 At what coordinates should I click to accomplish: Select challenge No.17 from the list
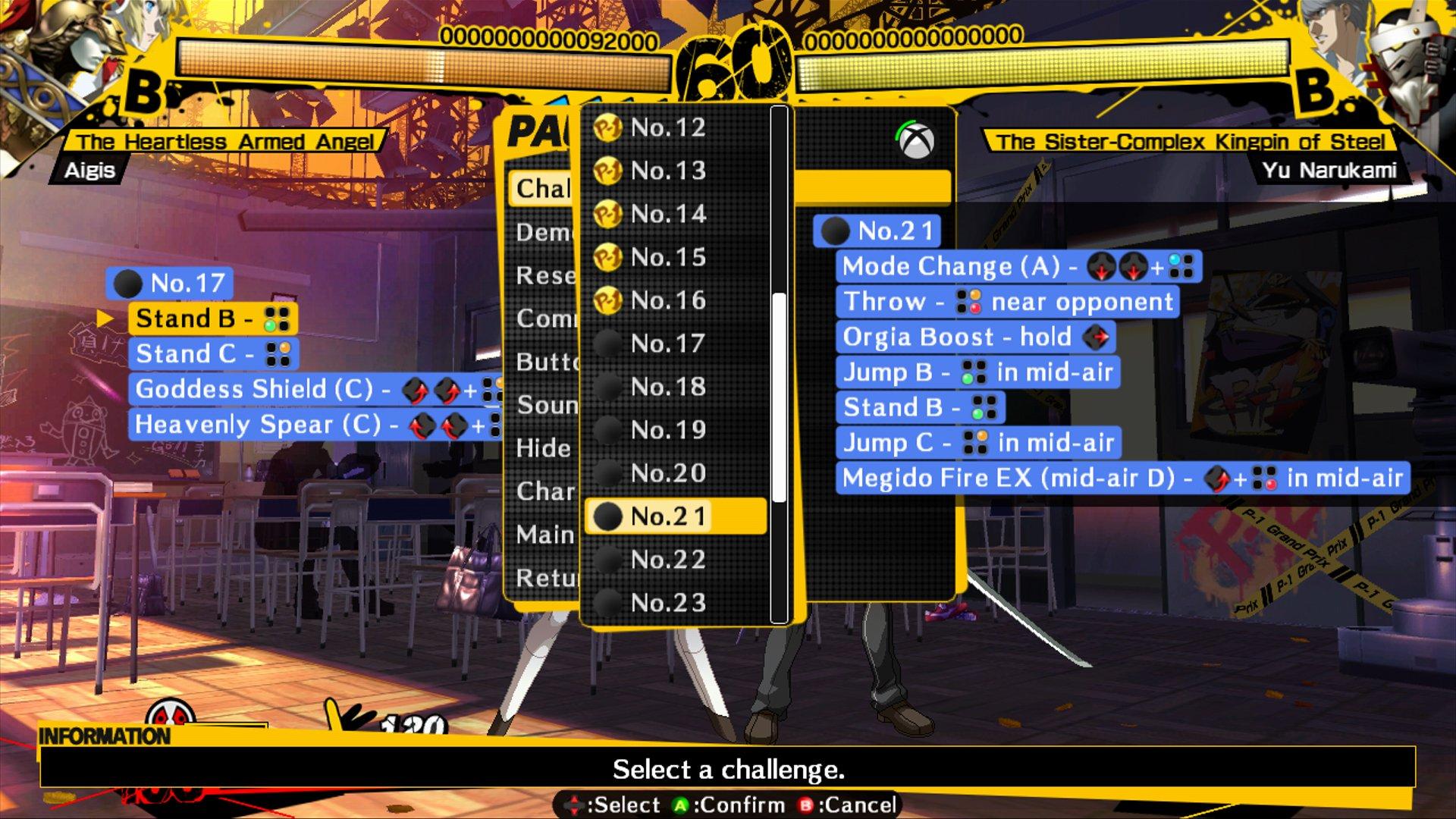[667, 344]
